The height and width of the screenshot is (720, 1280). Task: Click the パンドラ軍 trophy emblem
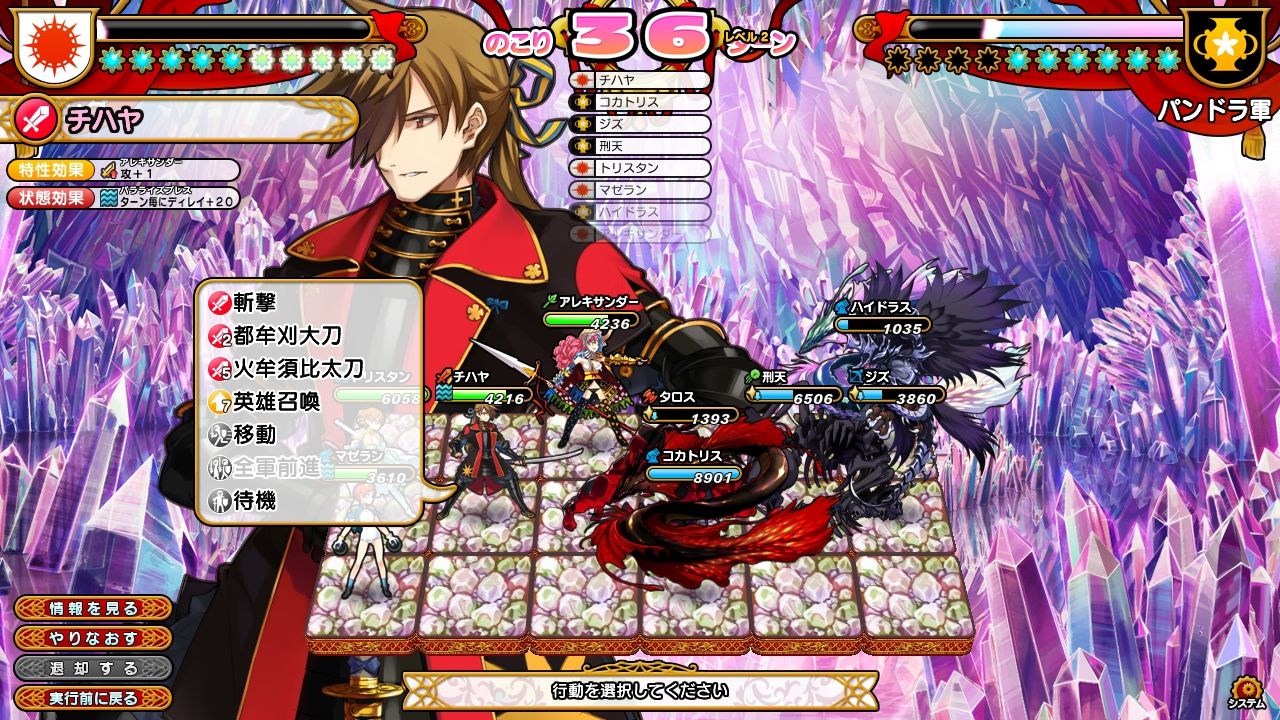click(x=1225, y=47)
